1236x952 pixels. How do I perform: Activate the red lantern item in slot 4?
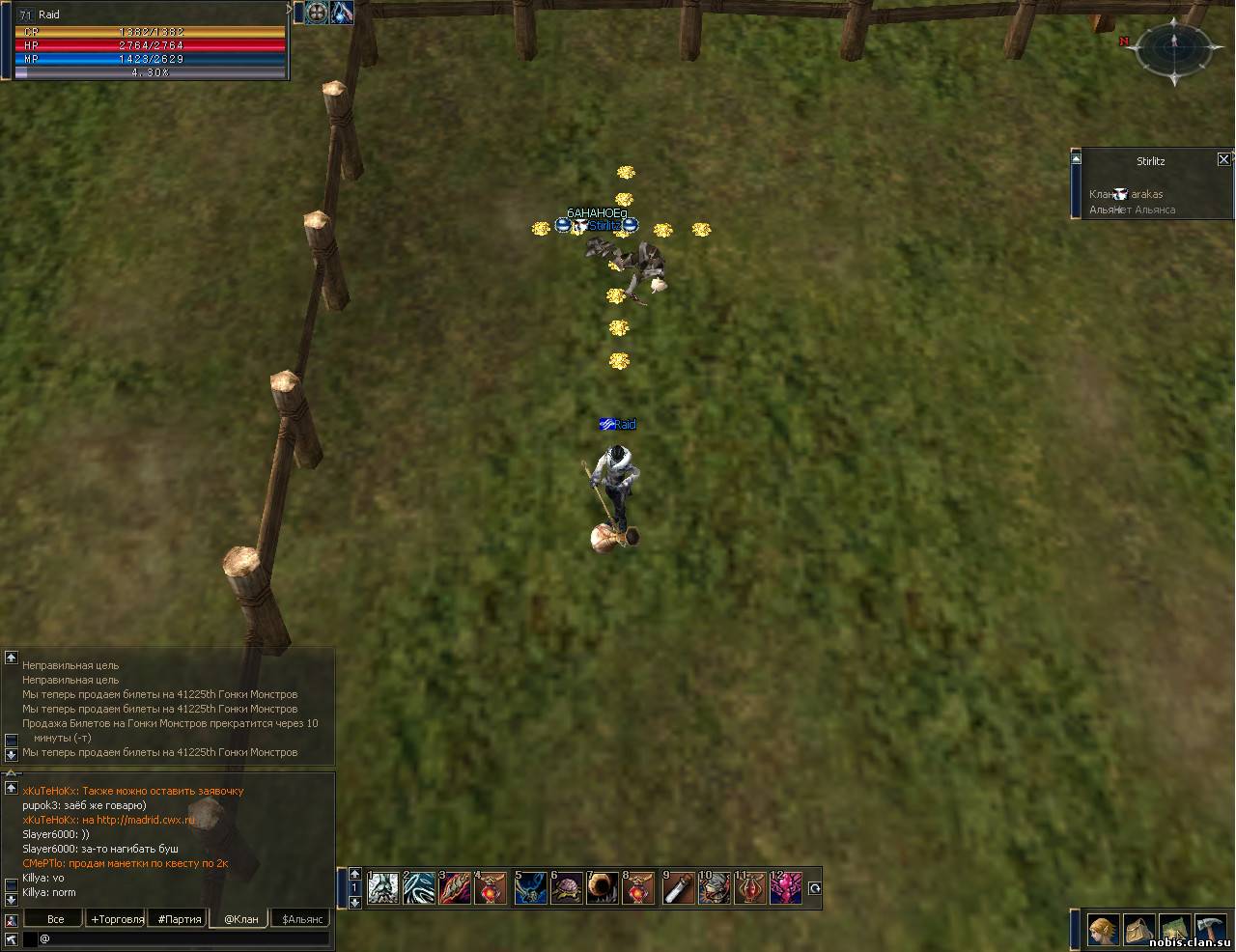tap(491, 888)
